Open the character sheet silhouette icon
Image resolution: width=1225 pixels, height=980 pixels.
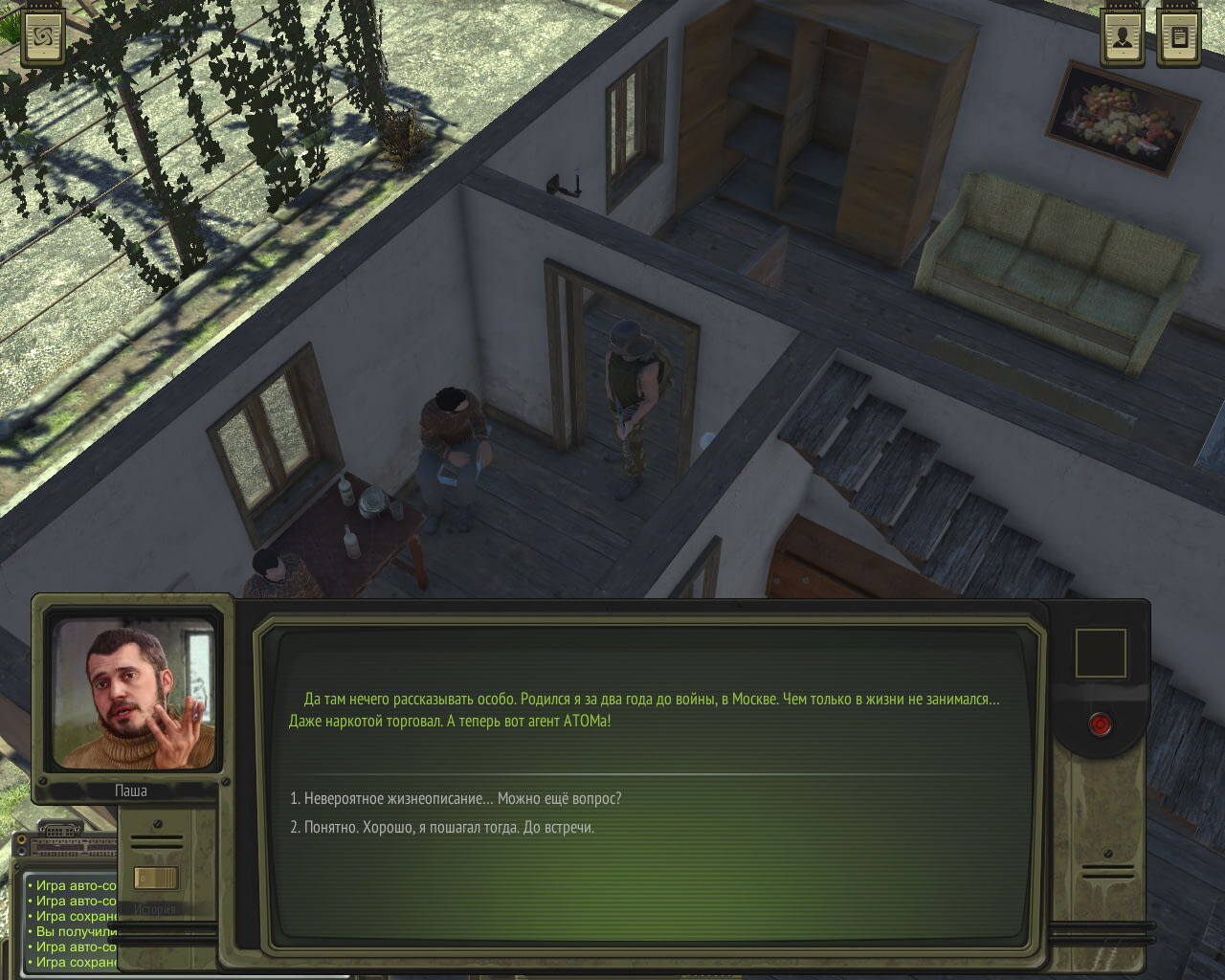click(1122, 38)
